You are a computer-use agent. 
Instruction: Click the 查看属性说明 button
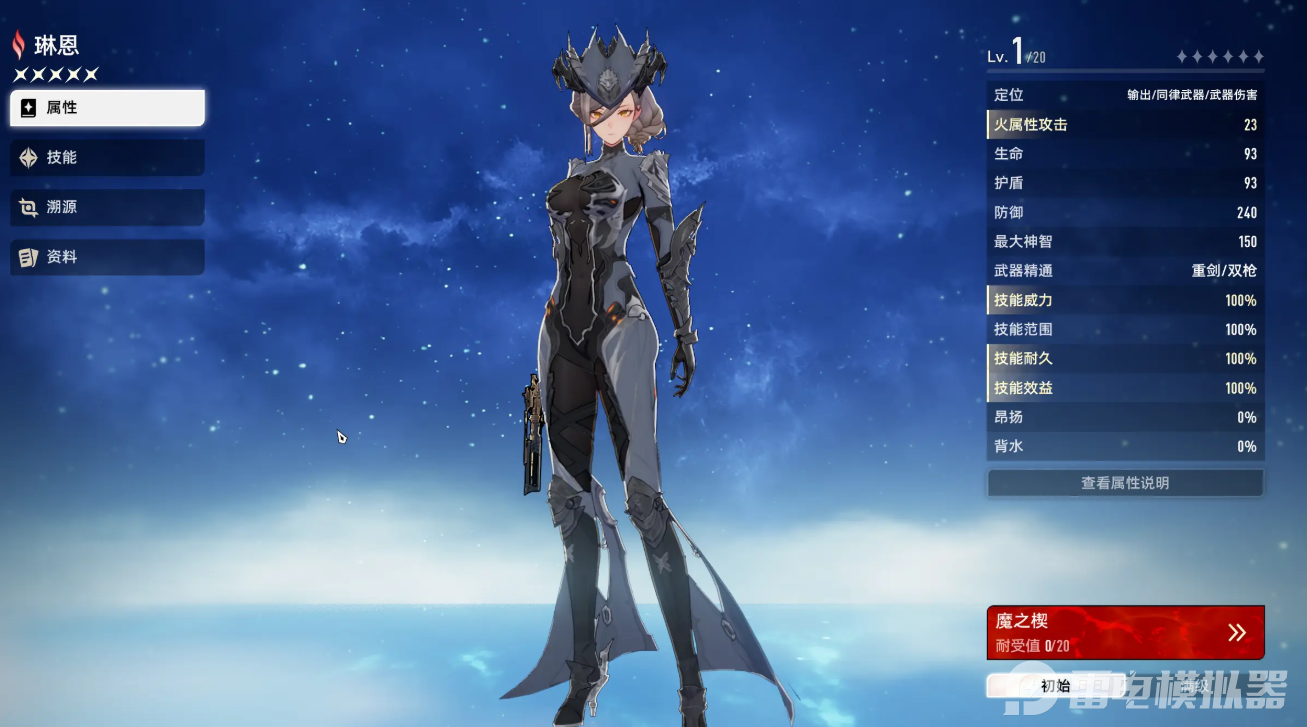(x=1125, y=483)
